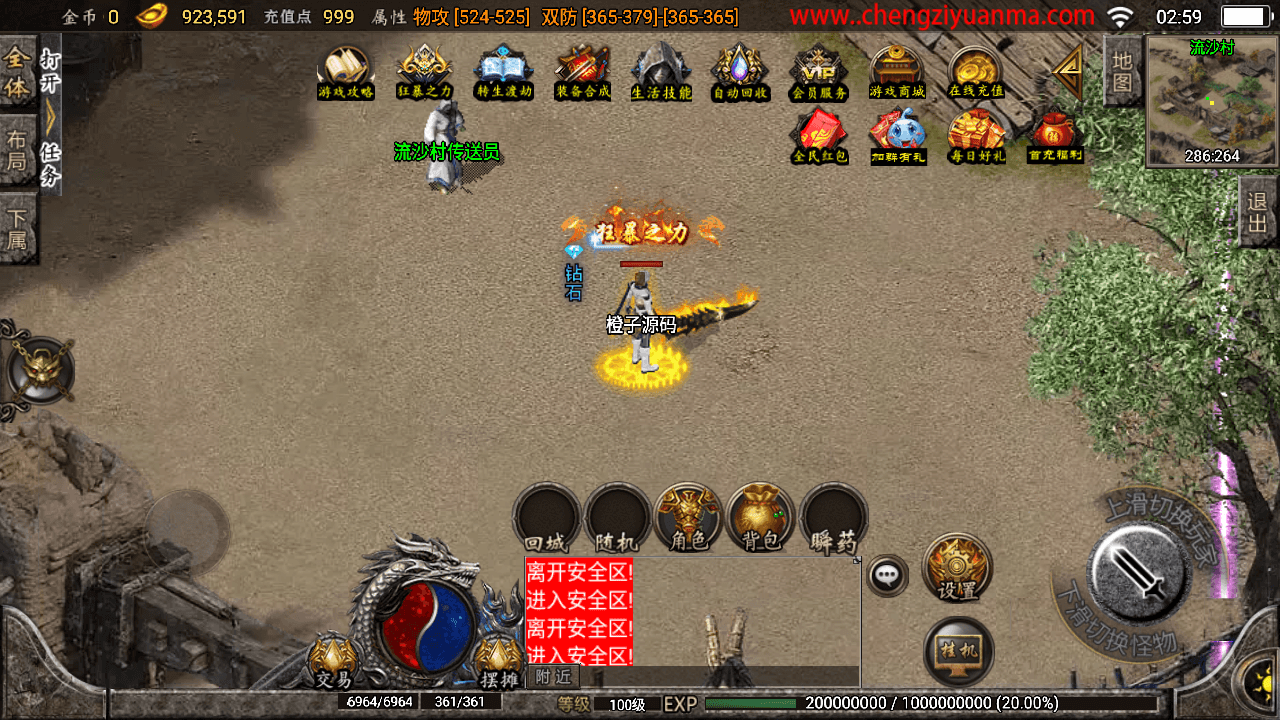This screenshot has height=720, width=1280.
Task: Open 在线充值 online recharge
Action: [x=976, y=72]
